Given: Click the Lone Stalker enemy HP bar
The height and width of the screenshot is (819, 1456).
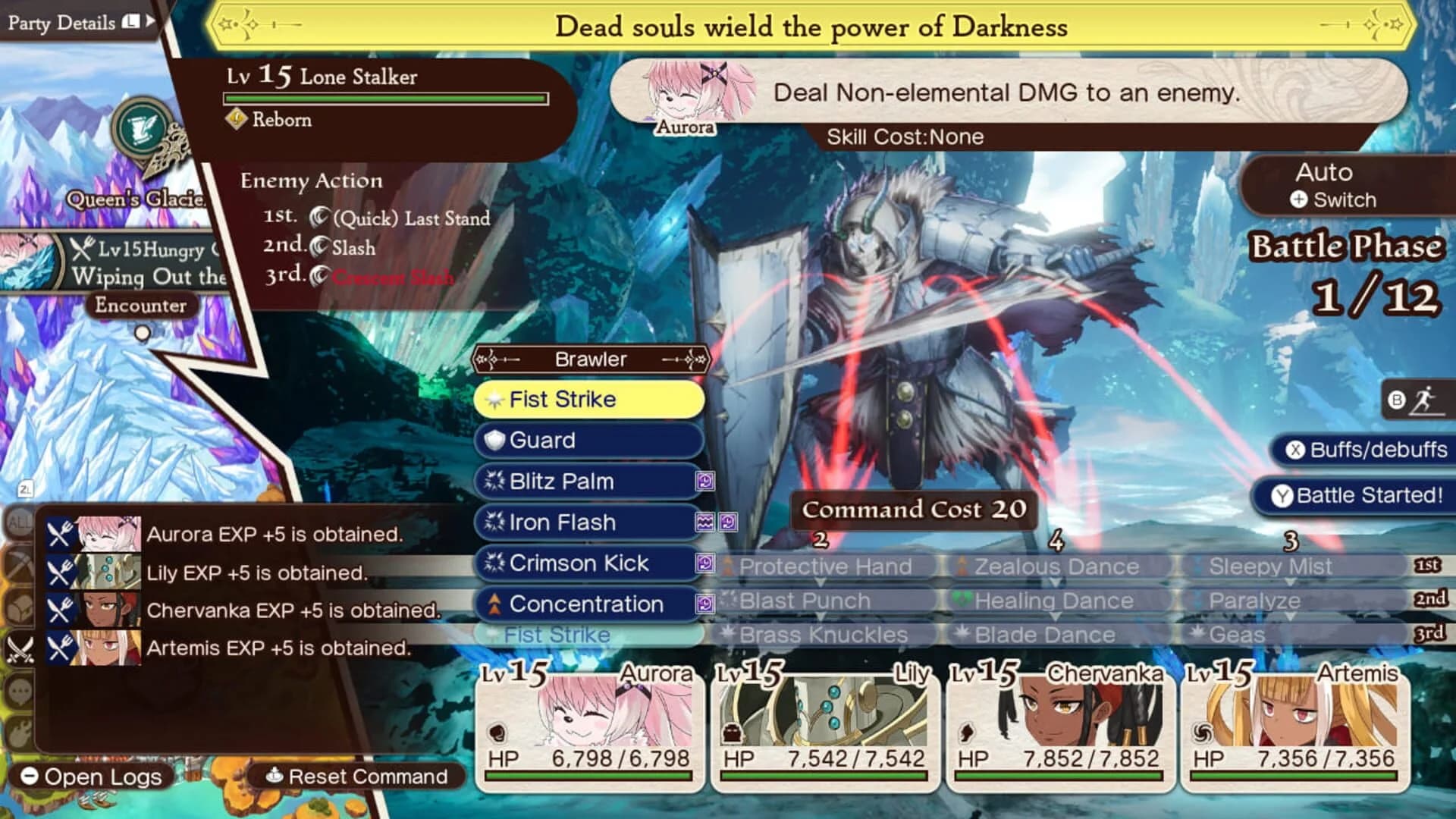Looking at the screenshot, I should 385,97.
